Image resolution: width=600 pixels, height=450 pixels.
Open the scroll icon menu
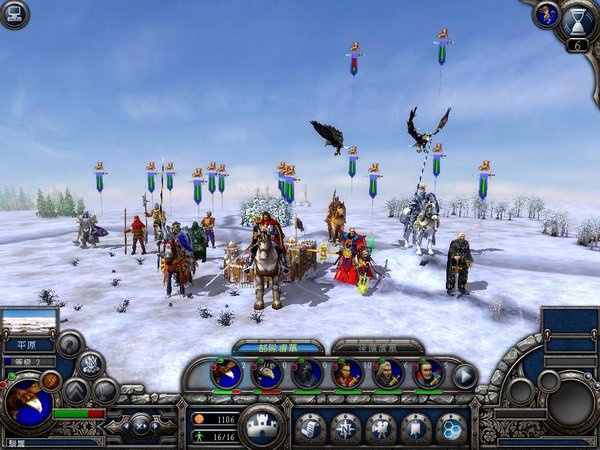click(310, 428)
